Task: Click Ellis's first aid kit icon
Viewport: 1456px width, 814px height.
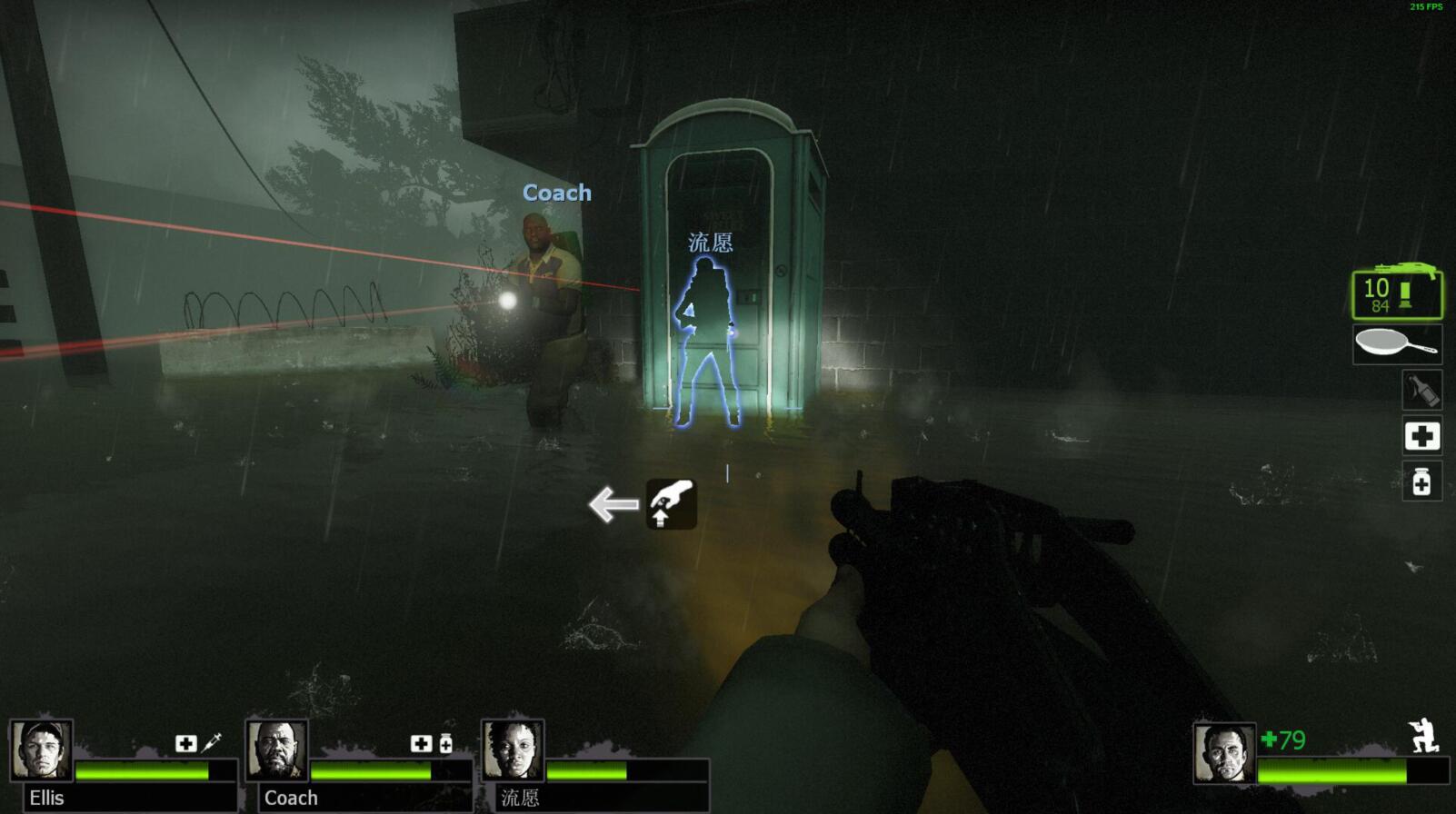Action: 185,744
